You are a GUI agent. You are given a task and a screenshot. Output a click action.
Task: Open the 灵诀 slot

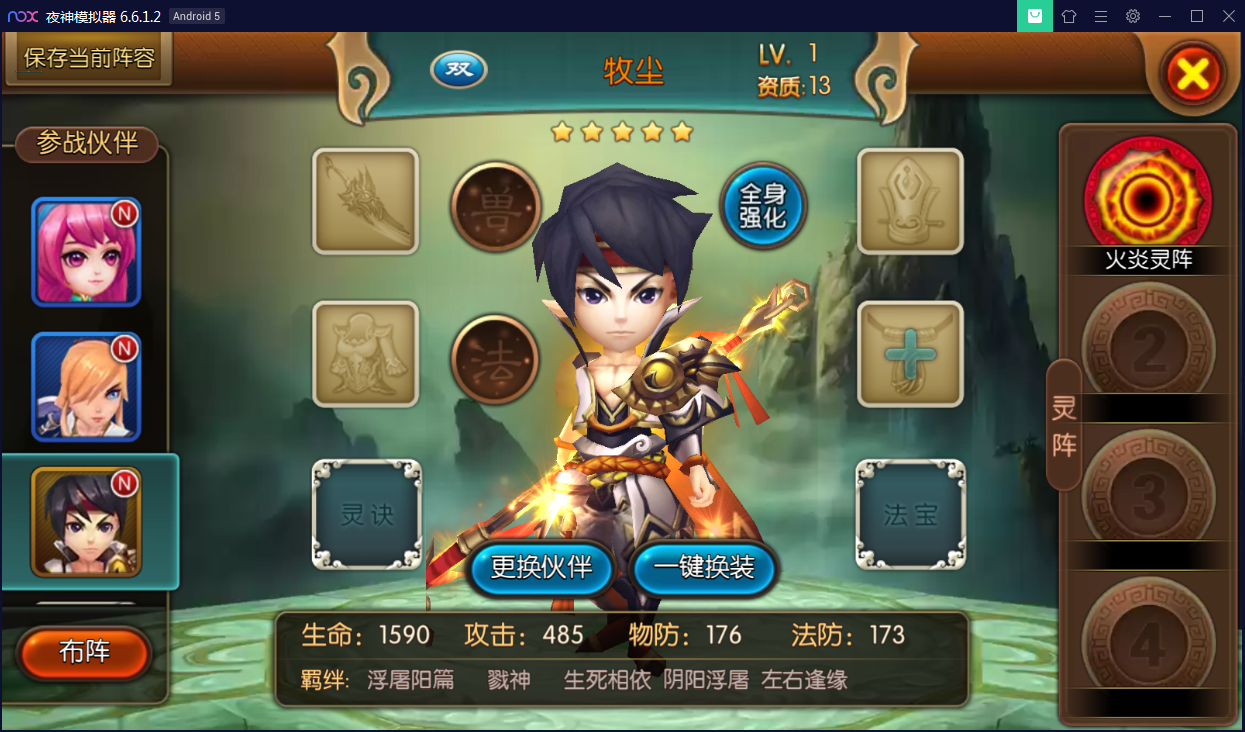367,514
